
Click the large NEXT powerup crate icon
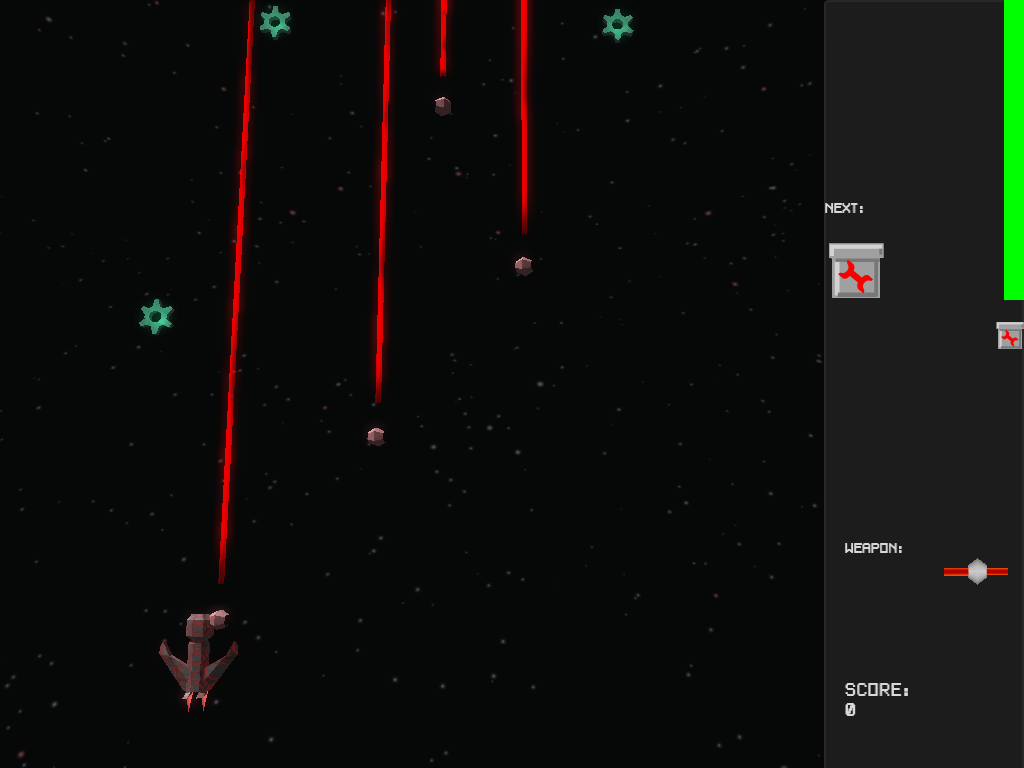tap(856, 271)
